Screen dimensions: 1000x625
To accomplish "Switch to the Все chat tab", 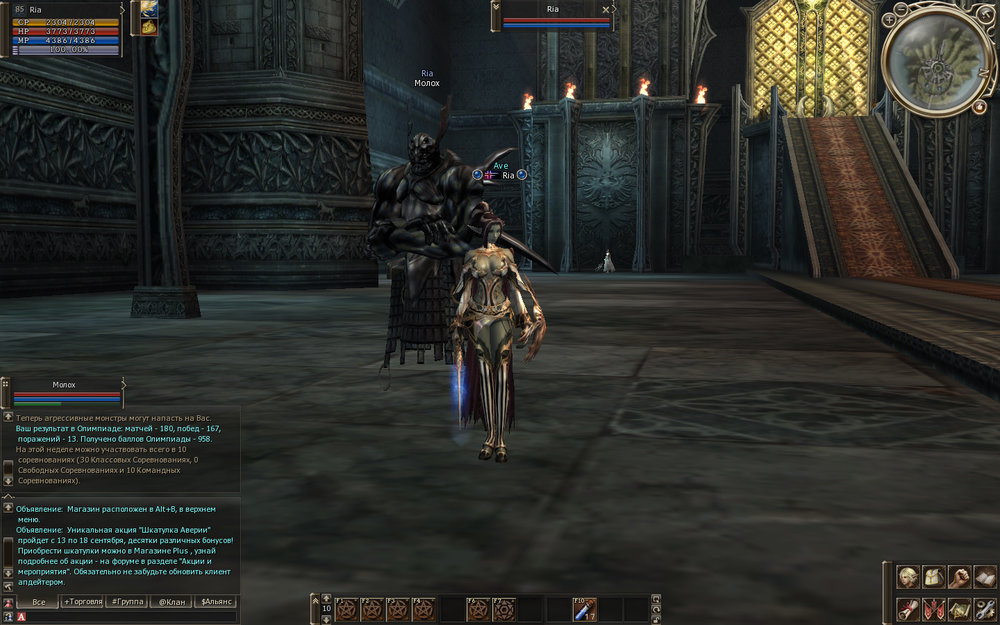I will 39,602.
